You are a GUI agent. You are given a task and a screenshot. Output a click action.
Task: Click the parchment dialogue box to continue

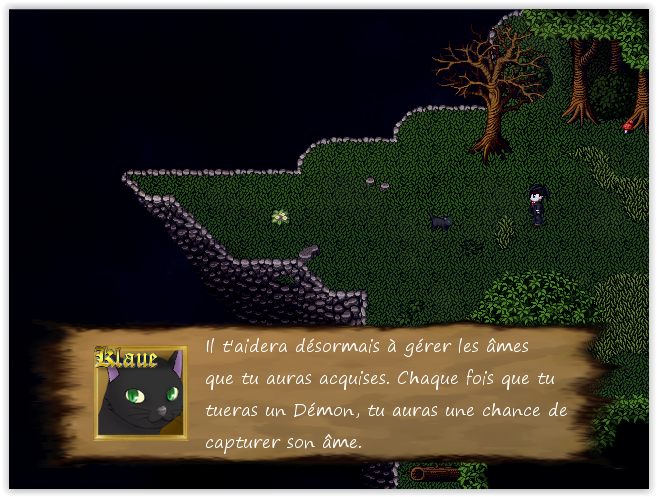click(385, 393)
